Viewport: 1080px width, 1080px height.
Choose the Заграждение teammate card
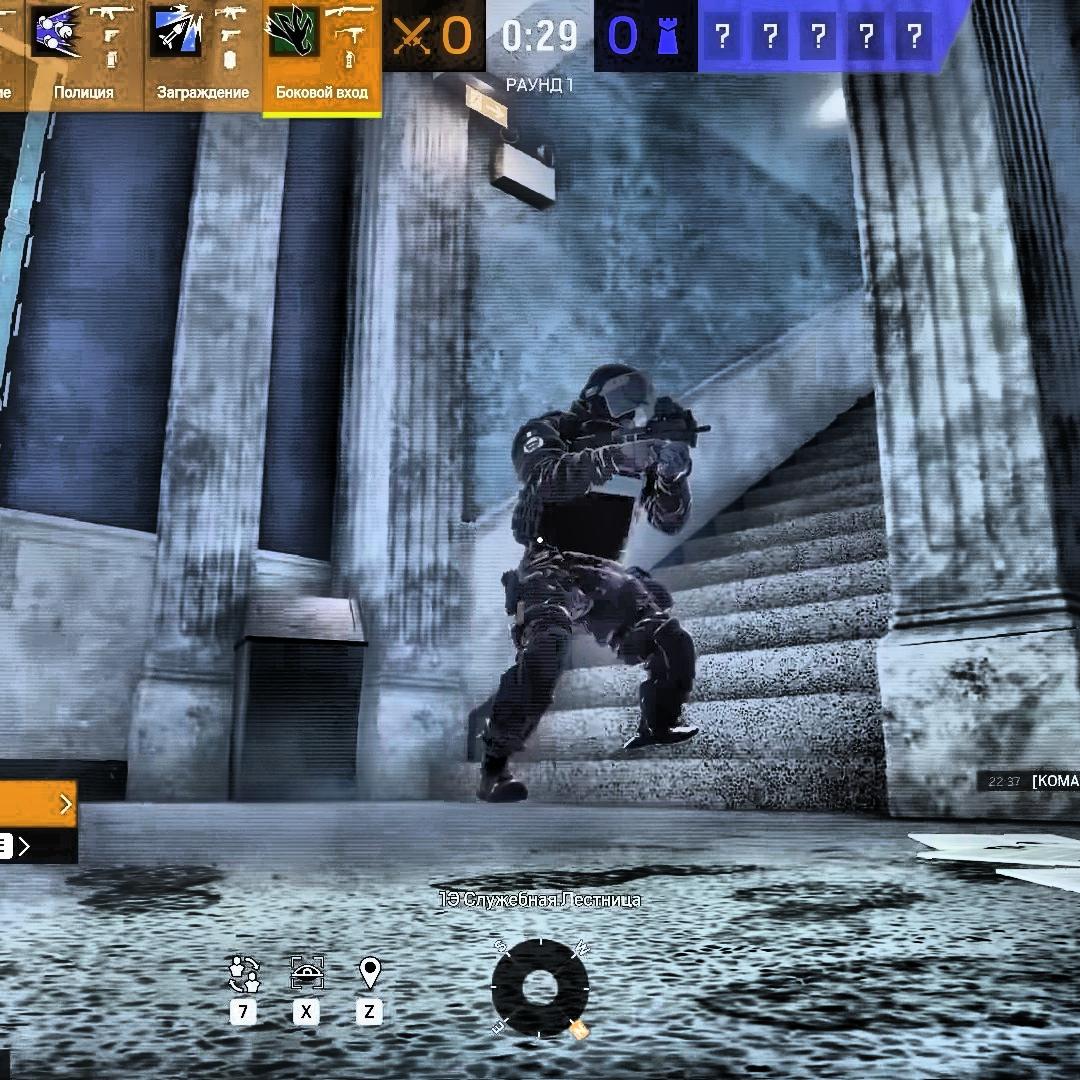pos(203,55)
